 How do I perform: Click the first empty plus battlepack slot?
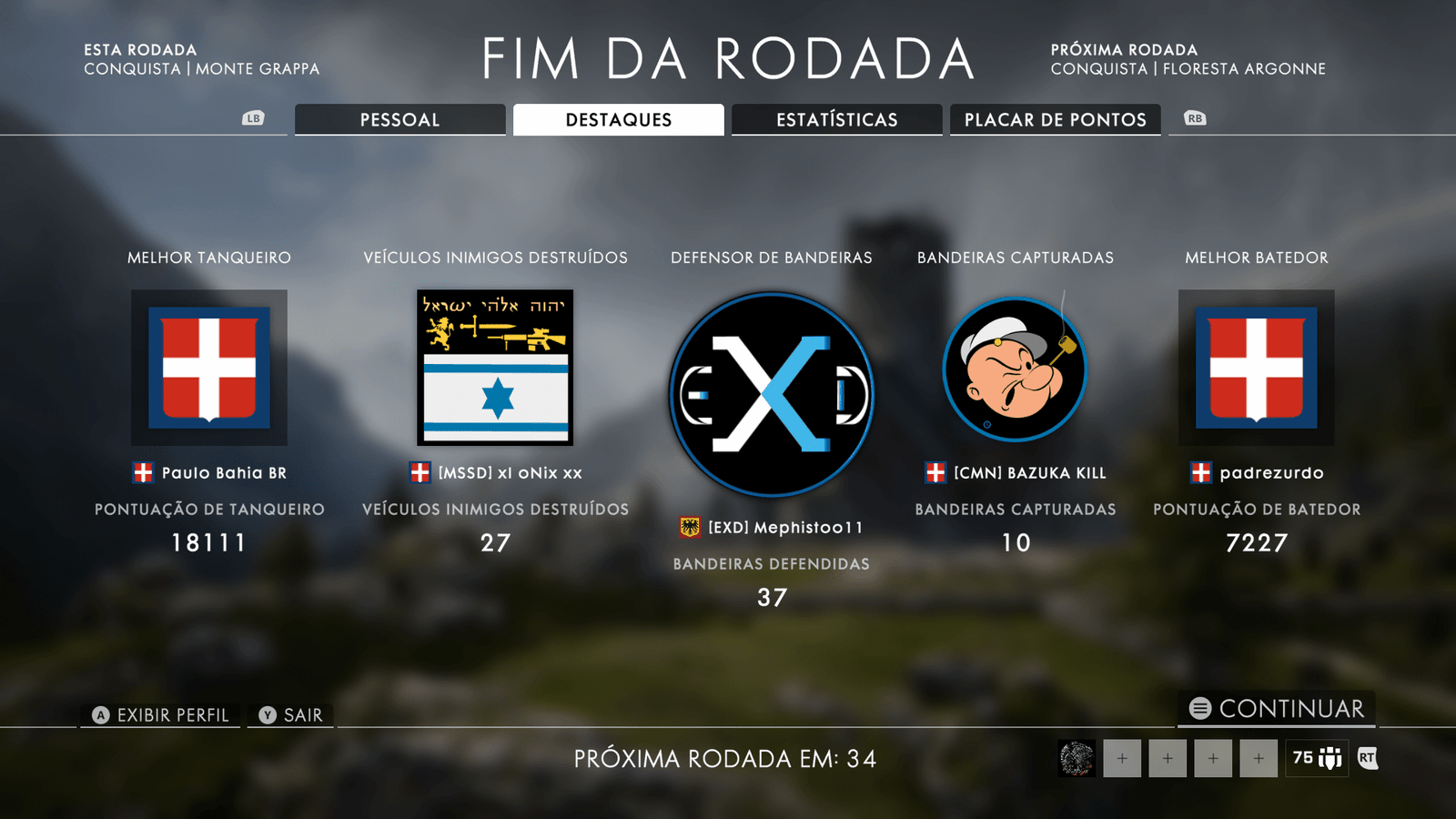tap(1121, 758)
